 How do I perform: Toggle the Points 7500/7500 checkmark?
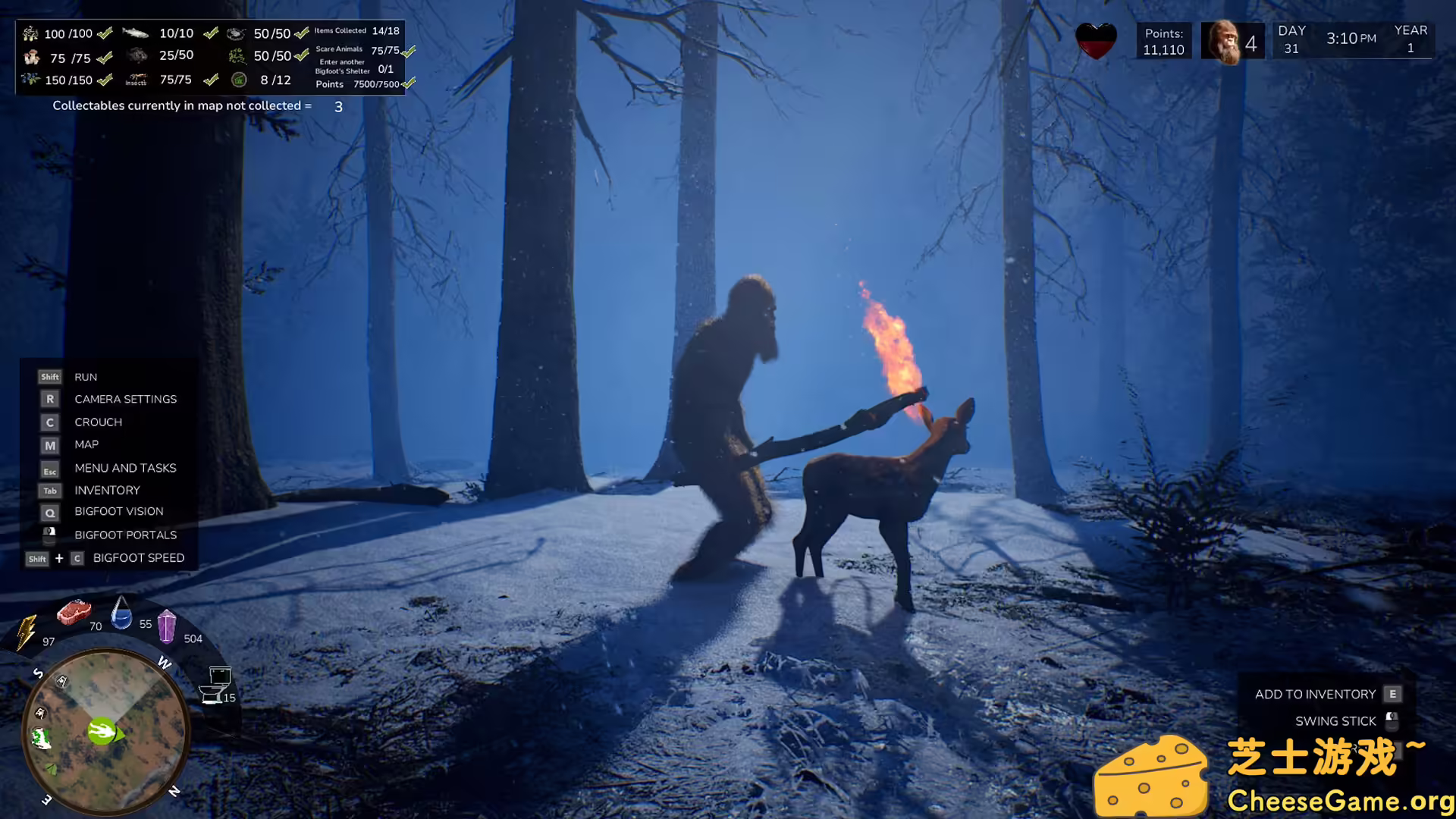(x=407, y=84)
